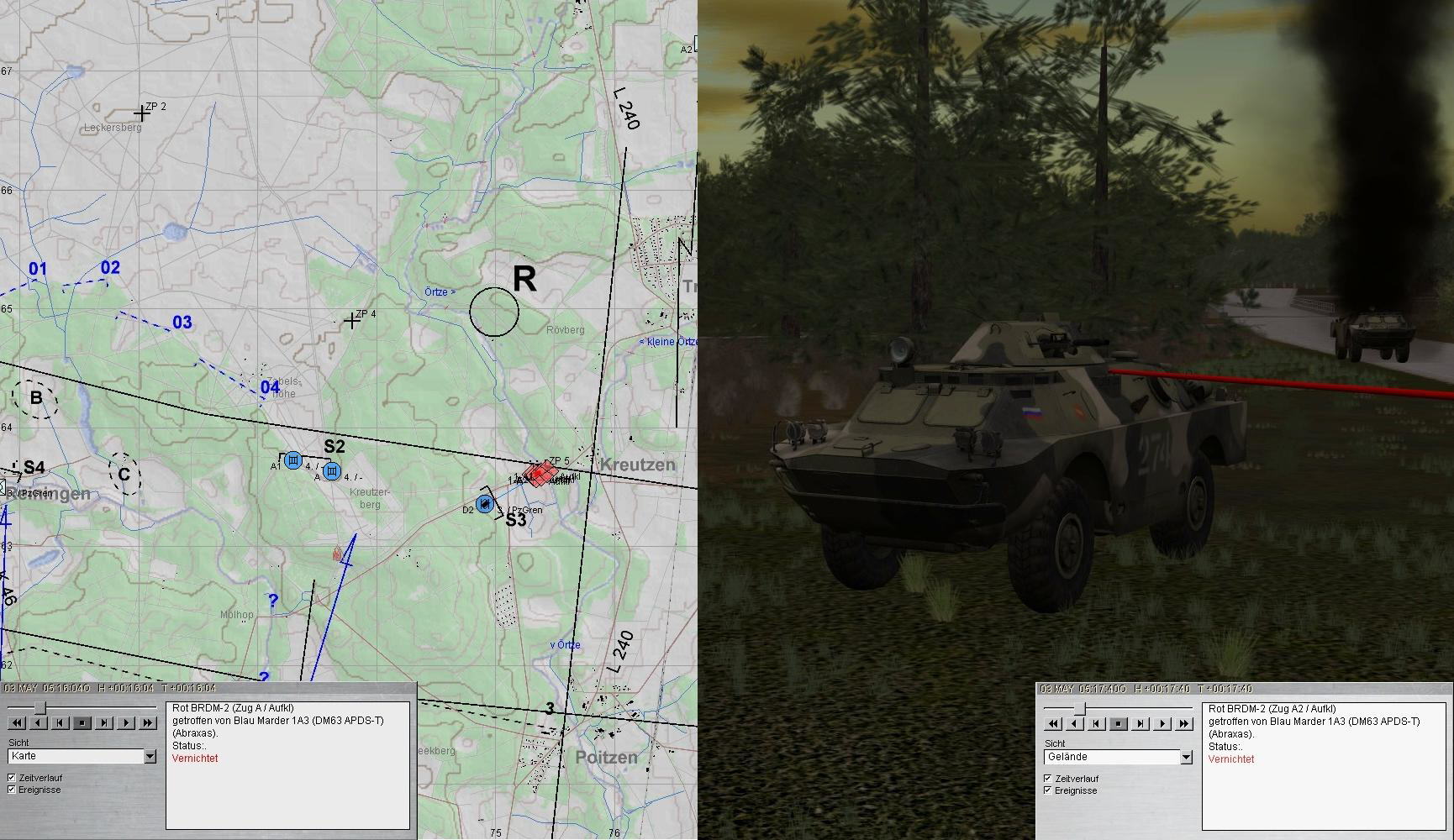Toggle Zeitverlauf checkbox in the Karte panel
1454x840 pixels.
tap(12, 778)
